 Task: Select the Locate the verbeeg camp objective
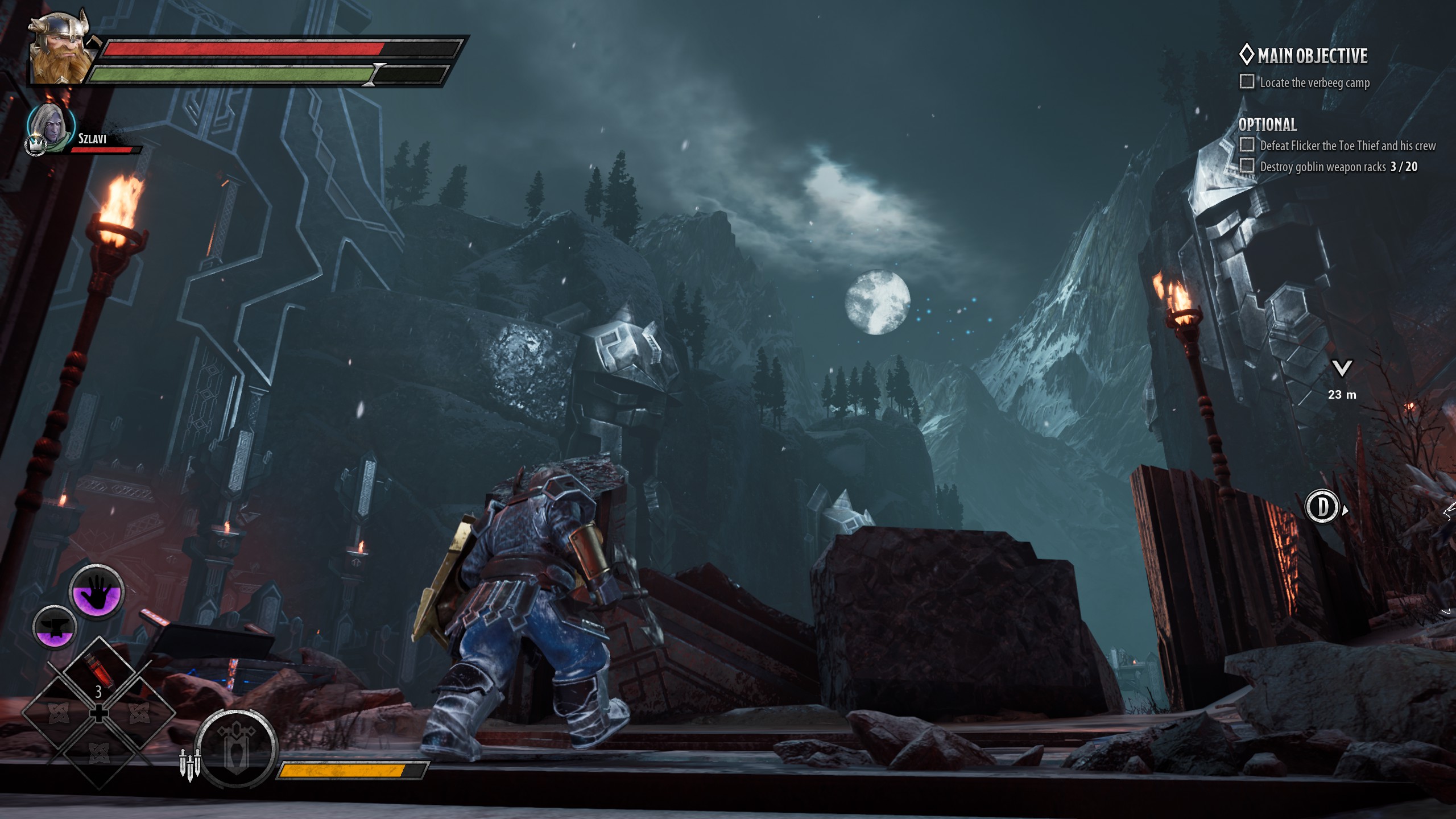1314,83
